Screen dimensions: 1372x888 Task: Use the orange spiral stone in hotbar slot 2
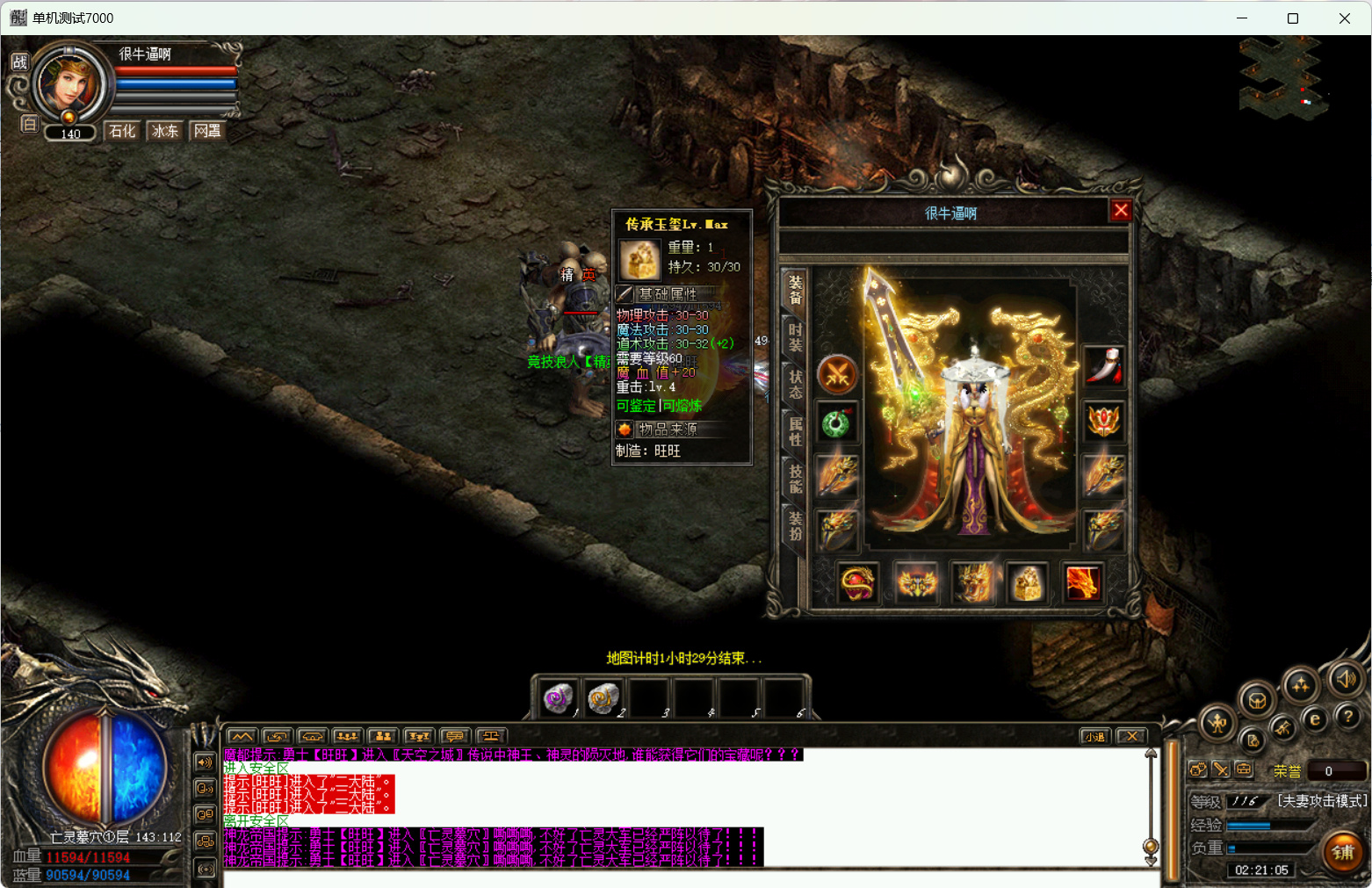tap(603, 698)
